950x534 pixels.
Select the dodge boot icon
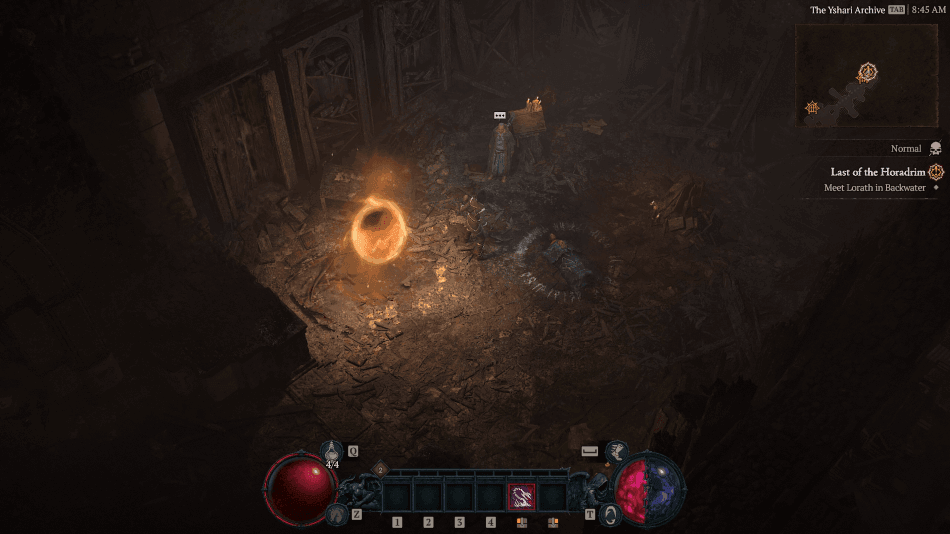(618, 451)
